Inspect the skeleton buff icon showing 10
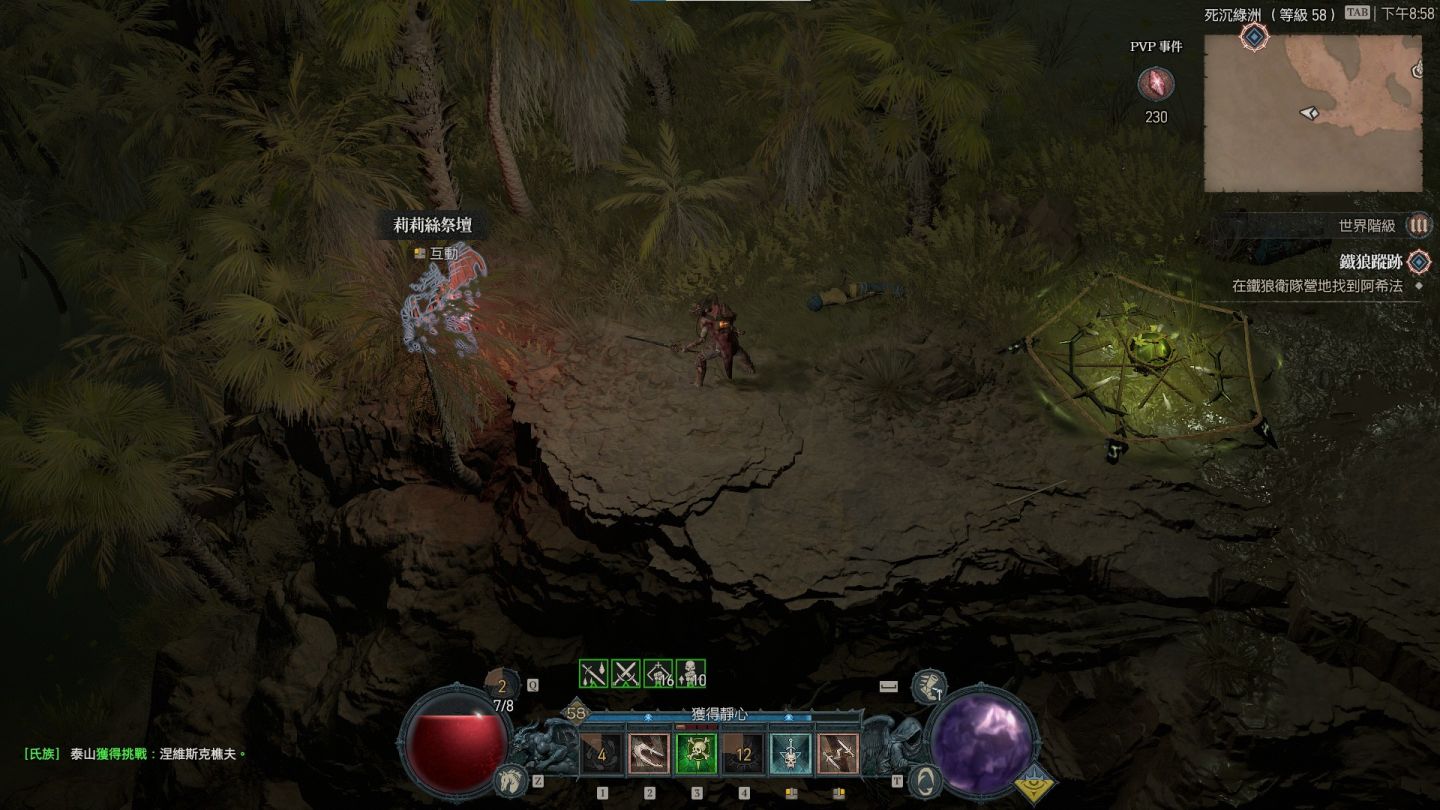The image size is (1440, 810). point(691,675)
